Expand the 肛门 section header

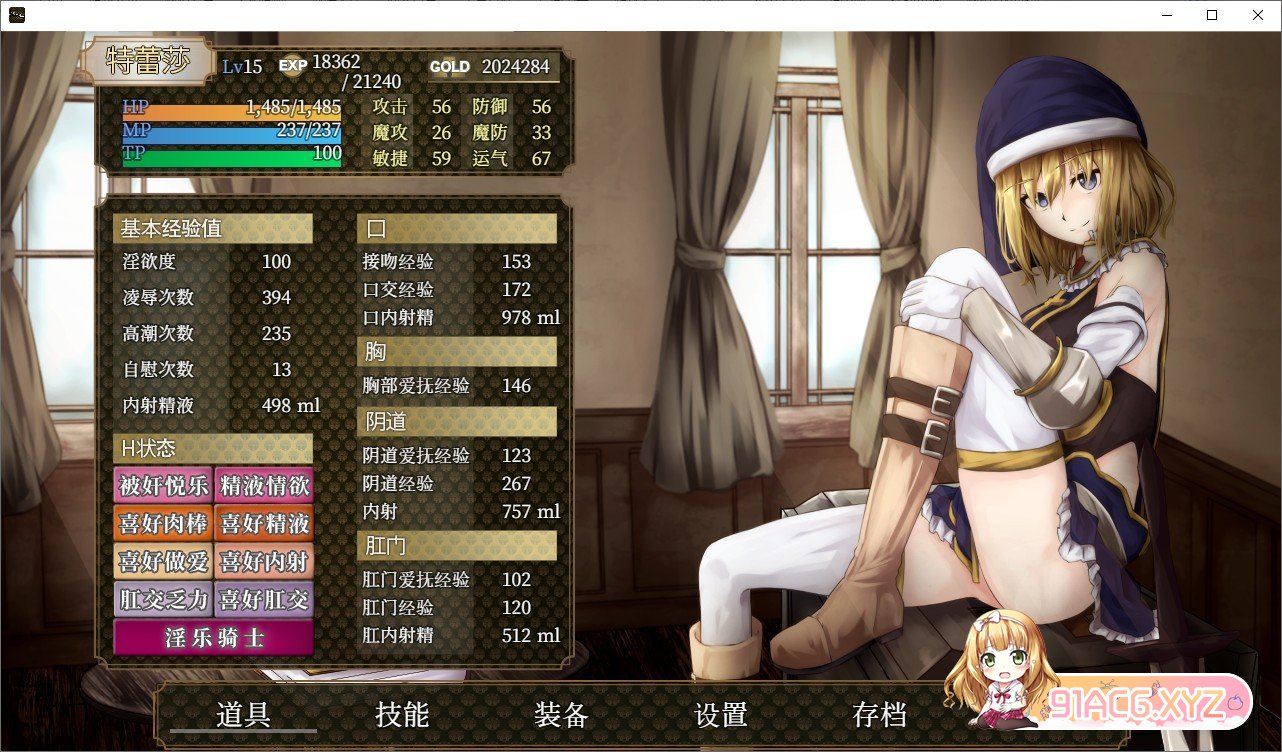tap(457, 545)
